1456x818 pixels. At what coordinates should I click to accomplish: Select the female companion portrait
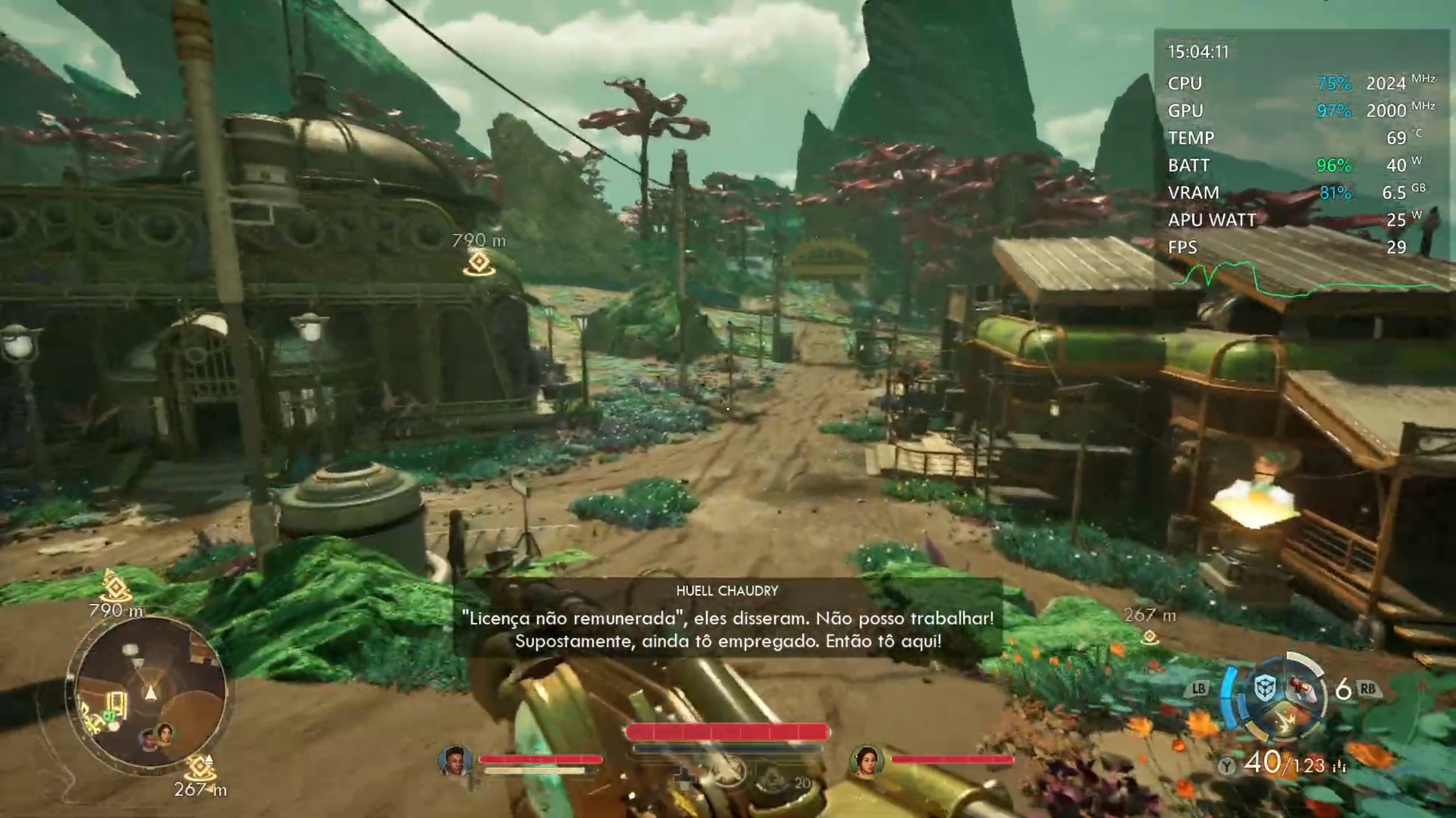click(x=866, y=761)
